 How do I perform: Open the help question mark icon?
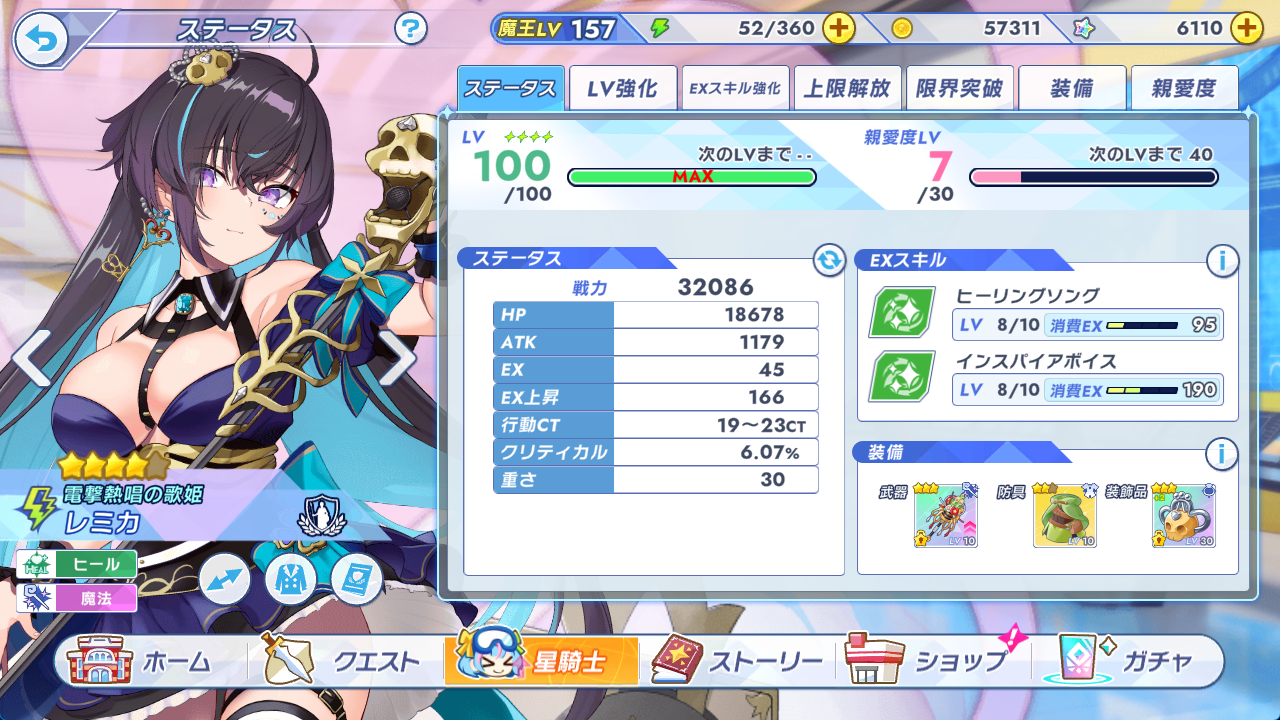pos(410,29)
